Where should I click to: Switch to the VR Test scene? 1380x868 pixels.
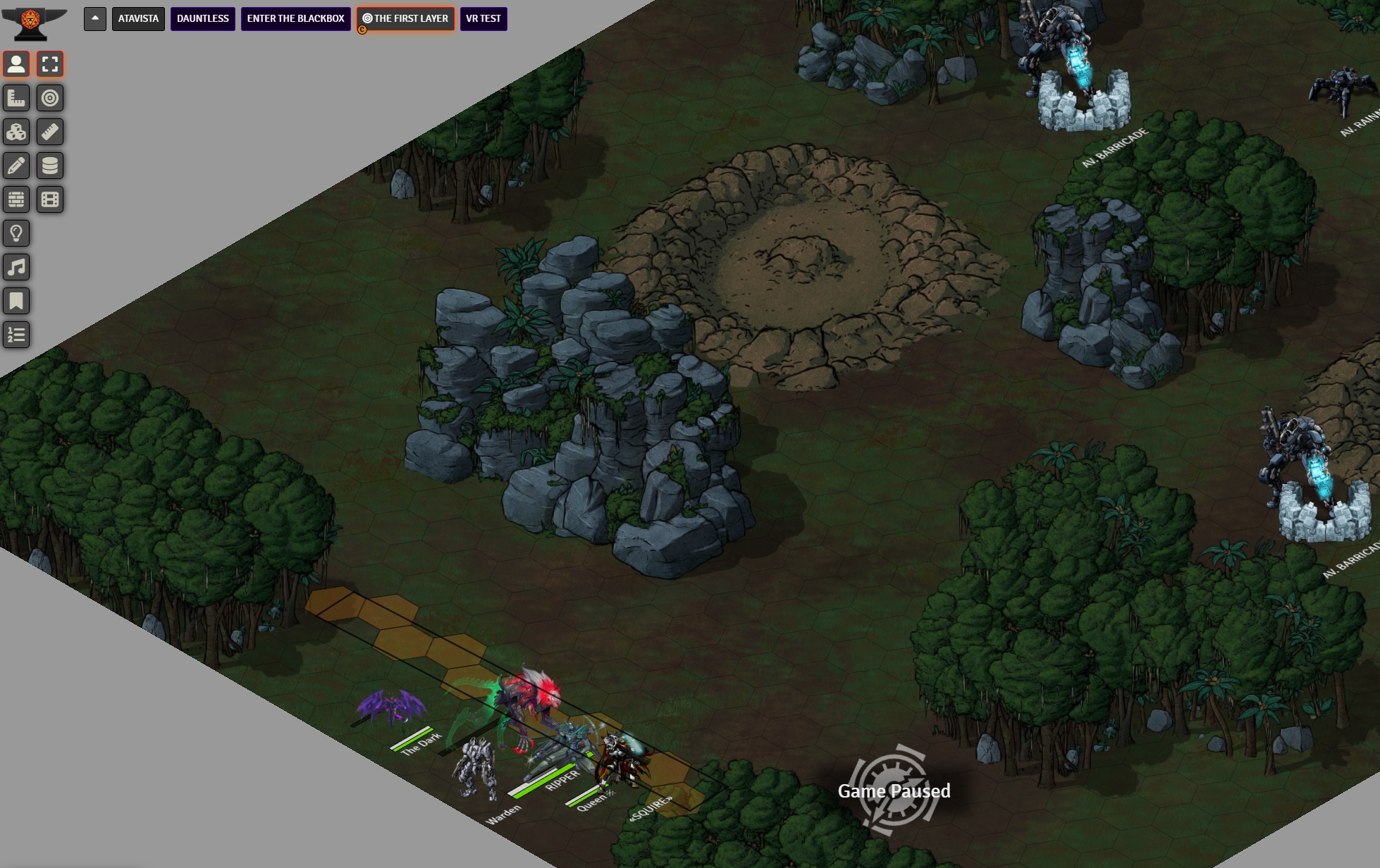(483, 19)
